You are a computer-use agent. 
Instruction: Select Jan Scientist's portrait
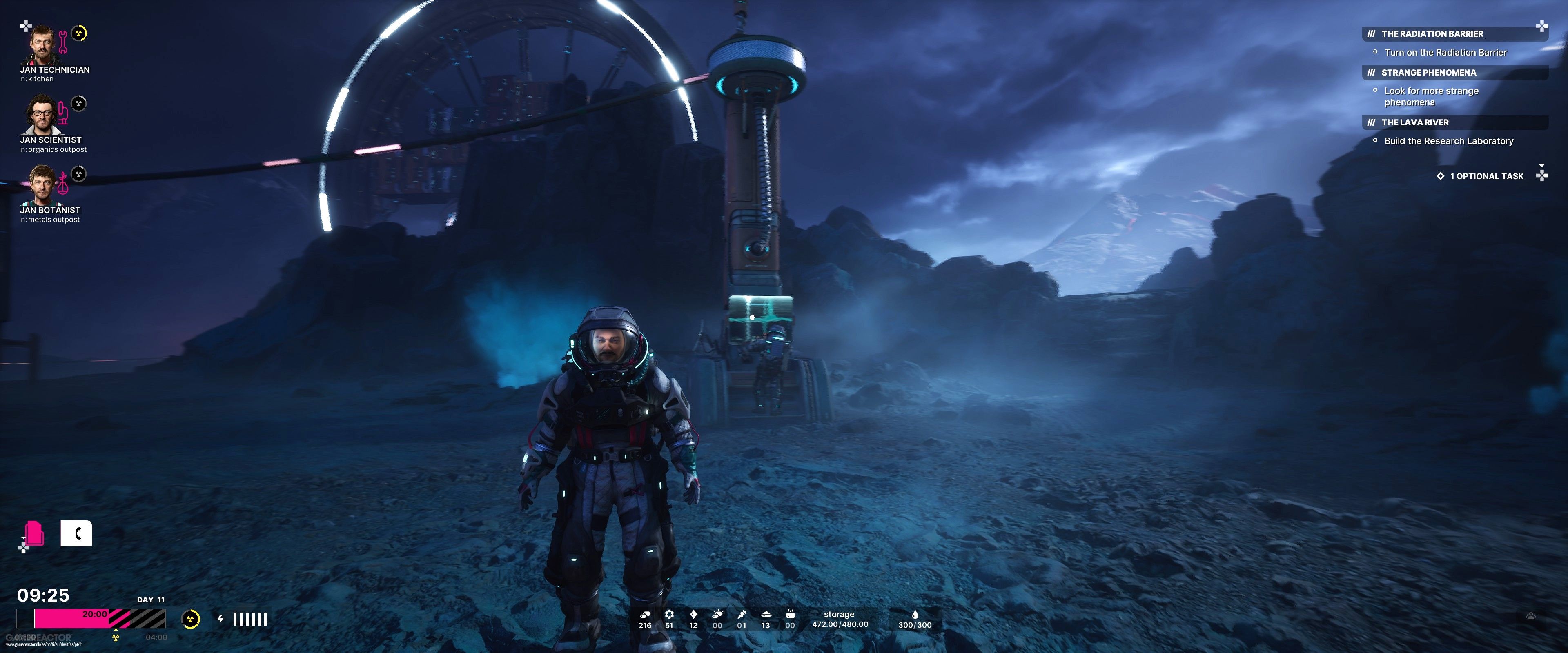click(x=41, y=115)
